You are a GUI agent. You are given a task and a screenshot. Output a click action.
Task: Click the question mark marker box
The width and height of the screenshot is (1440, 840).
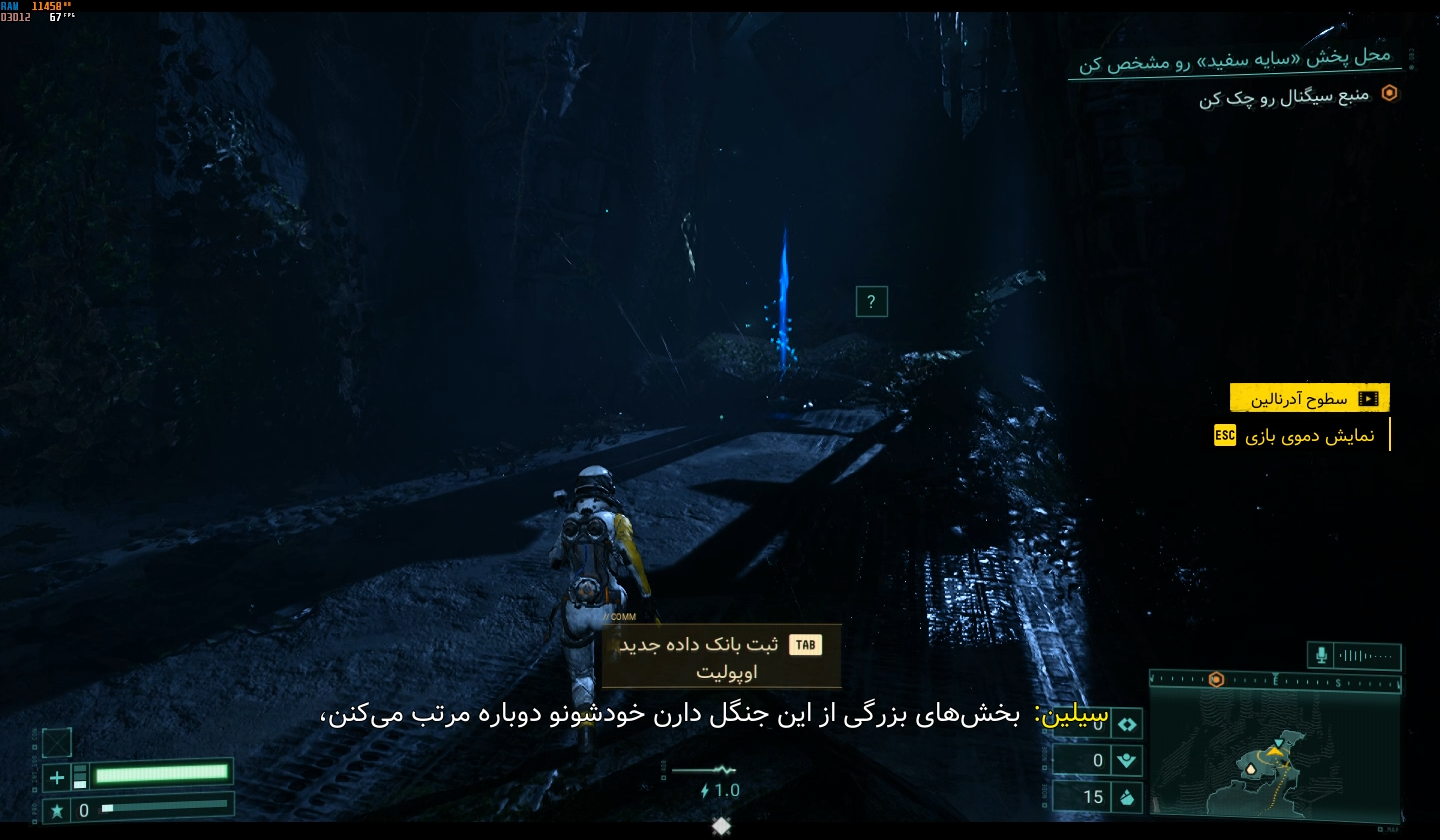[x=871, y=301]
